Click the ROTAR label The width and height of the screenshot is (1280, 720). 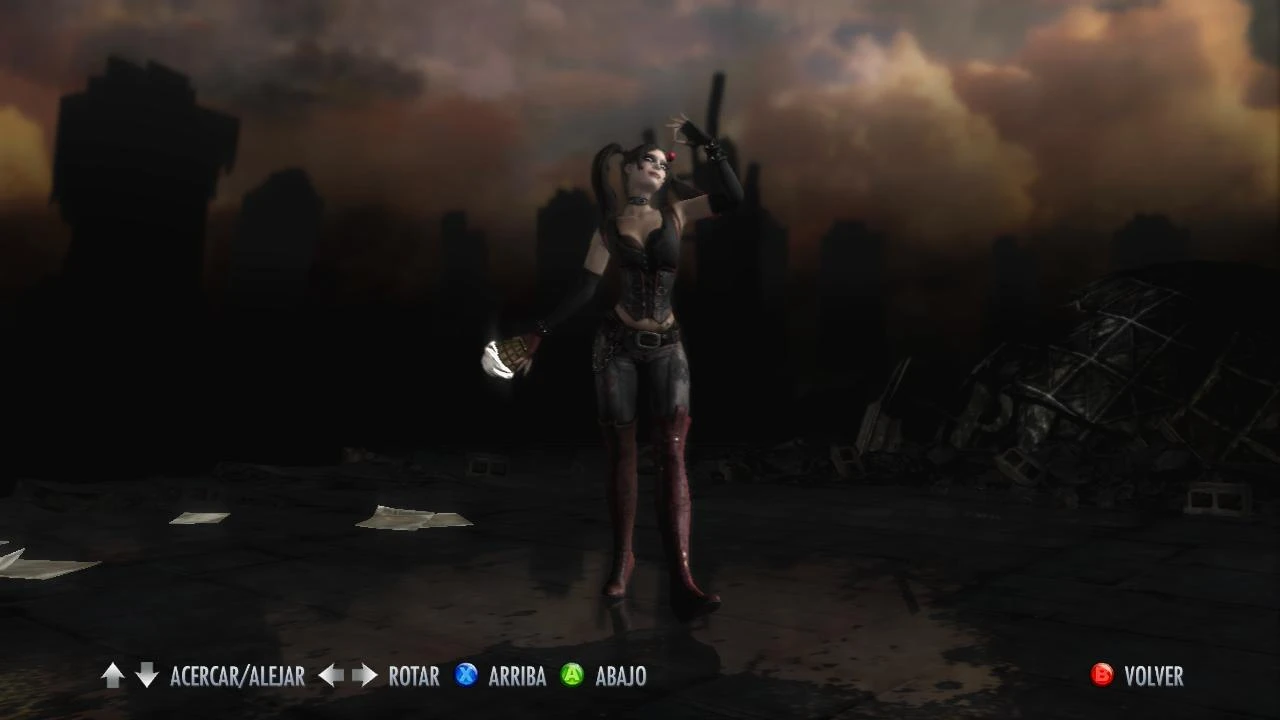tap(412, 676)
